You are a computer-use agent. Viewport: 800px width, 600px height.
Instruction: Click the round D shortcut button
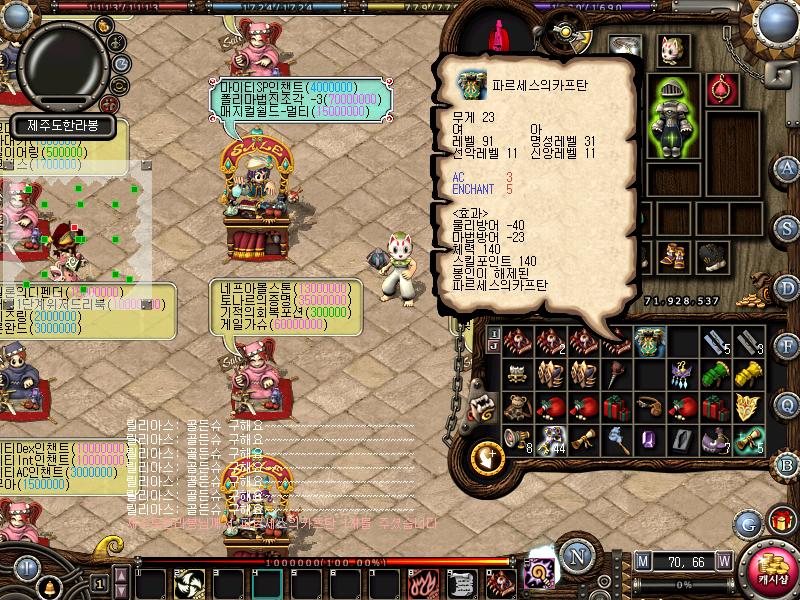coord(787,286)
